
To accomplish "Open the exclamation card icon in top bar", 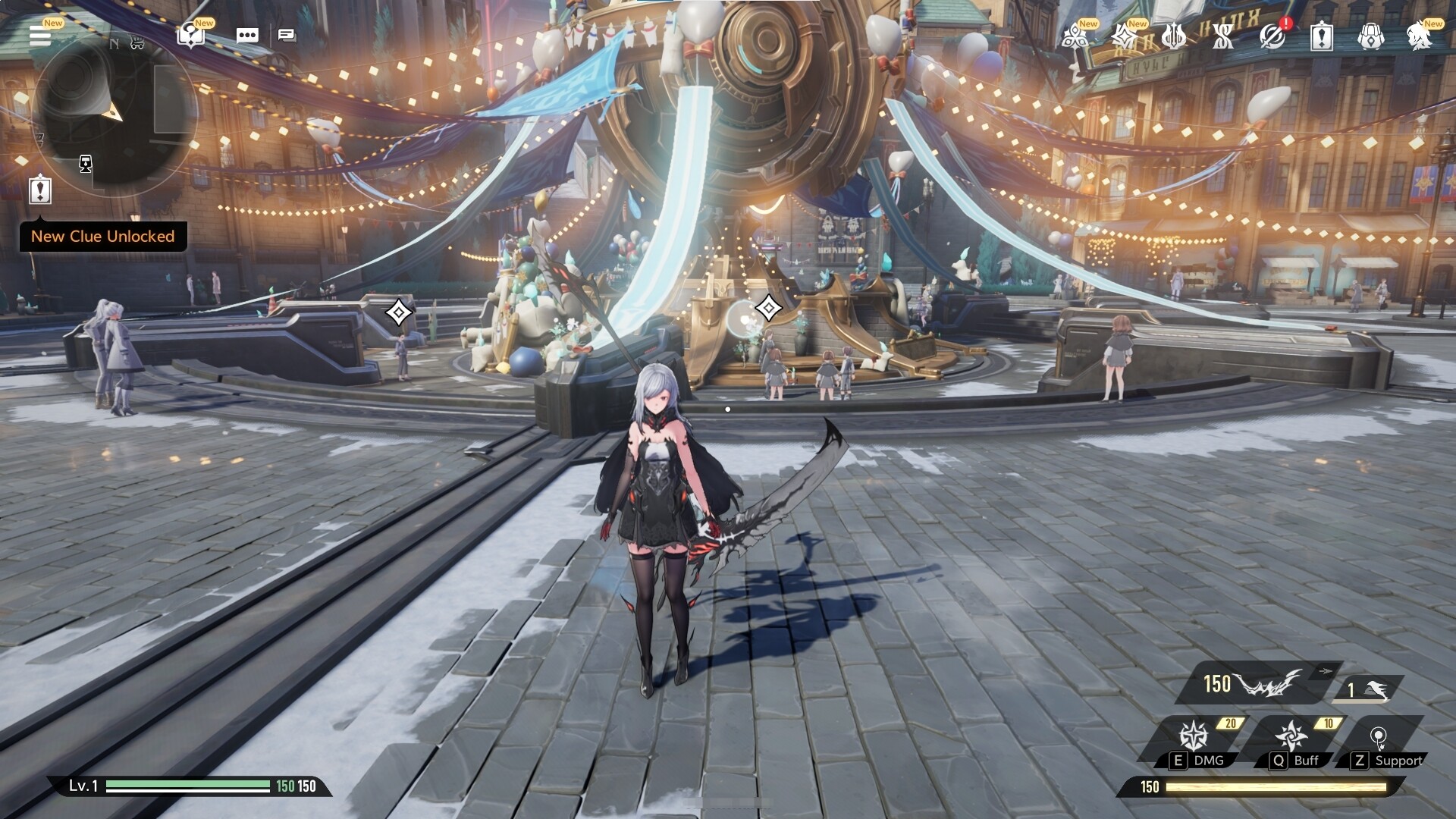I will [1322, 36].
